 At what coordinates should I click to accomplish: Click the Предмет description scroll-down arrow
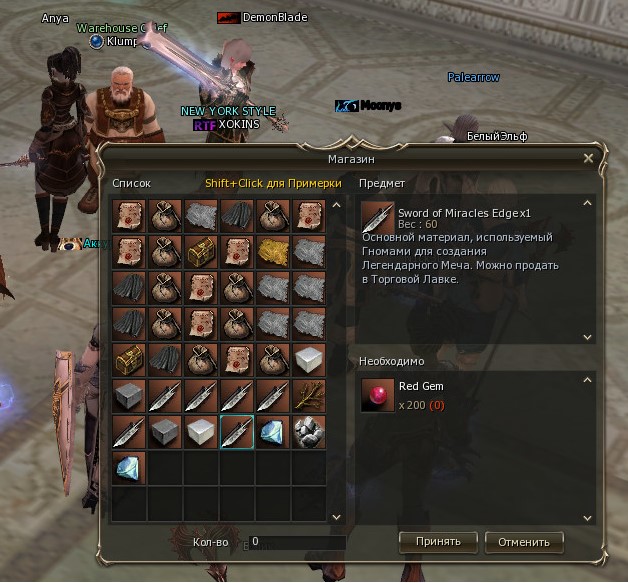588,338
